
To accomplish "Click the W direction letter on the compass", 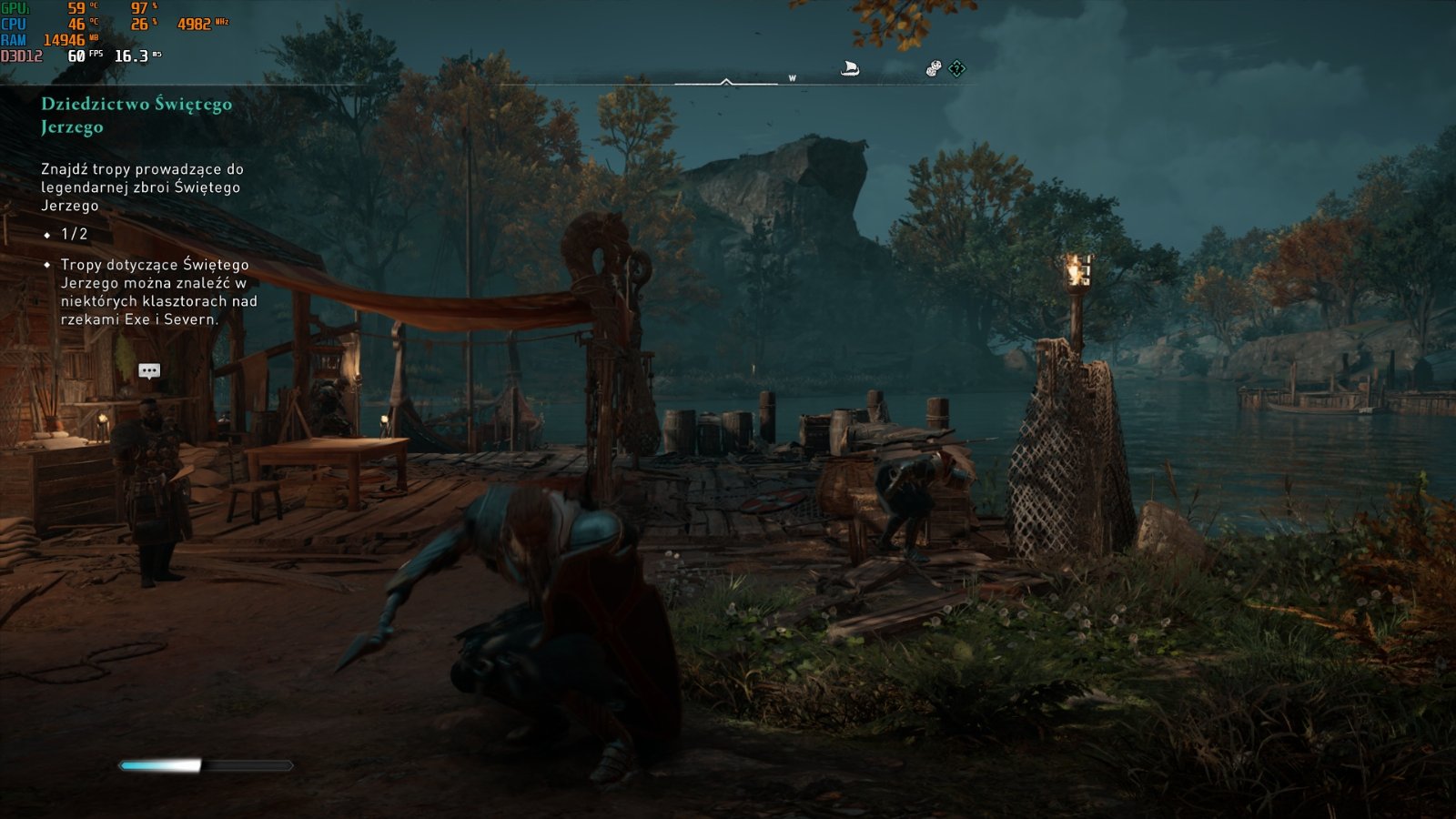I will click(792, 78).
